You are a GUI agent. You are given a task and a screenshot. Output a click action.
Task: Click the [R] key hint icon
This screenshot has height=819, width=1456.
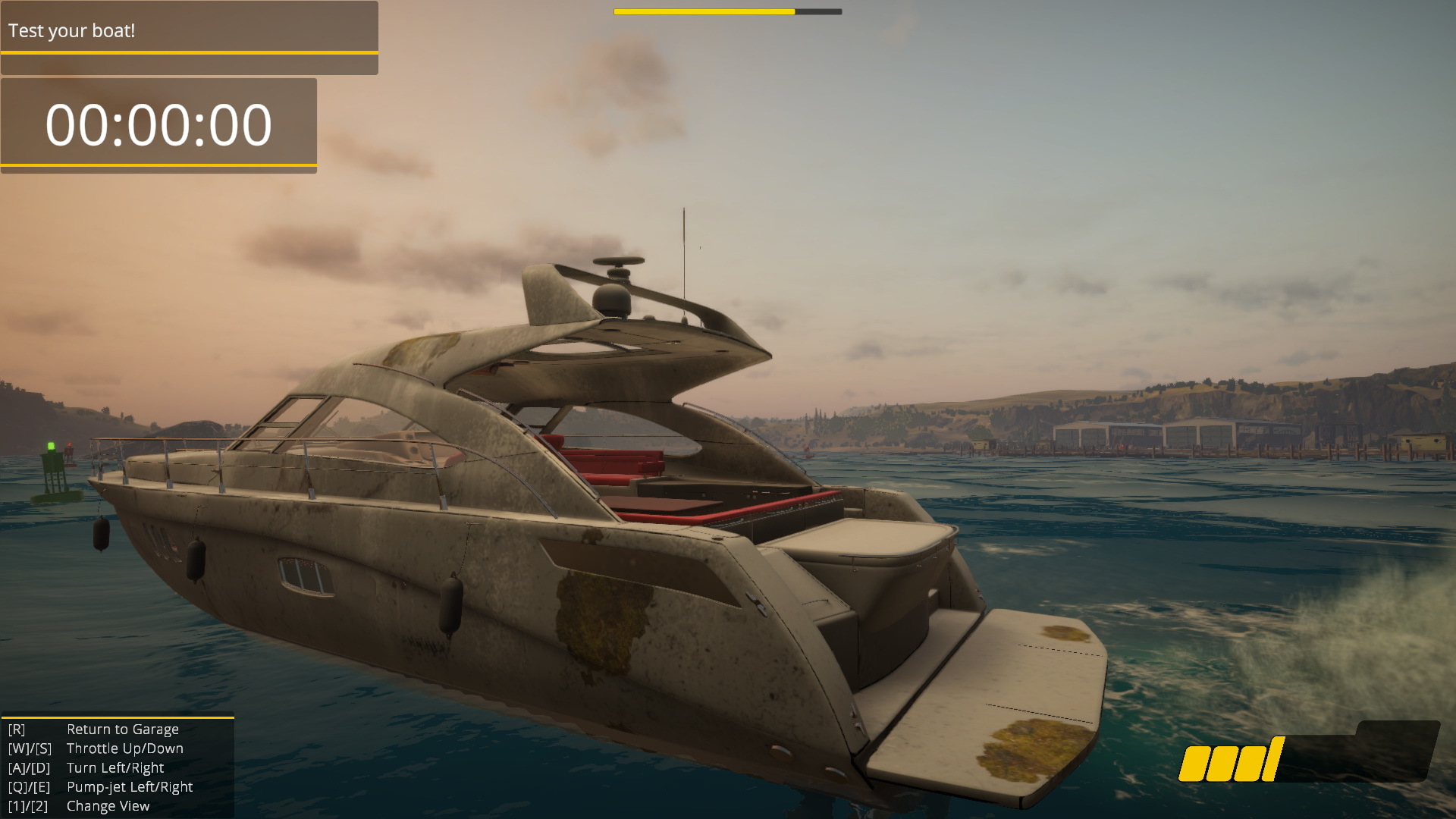pyautogui.click(x=17, y=729)
